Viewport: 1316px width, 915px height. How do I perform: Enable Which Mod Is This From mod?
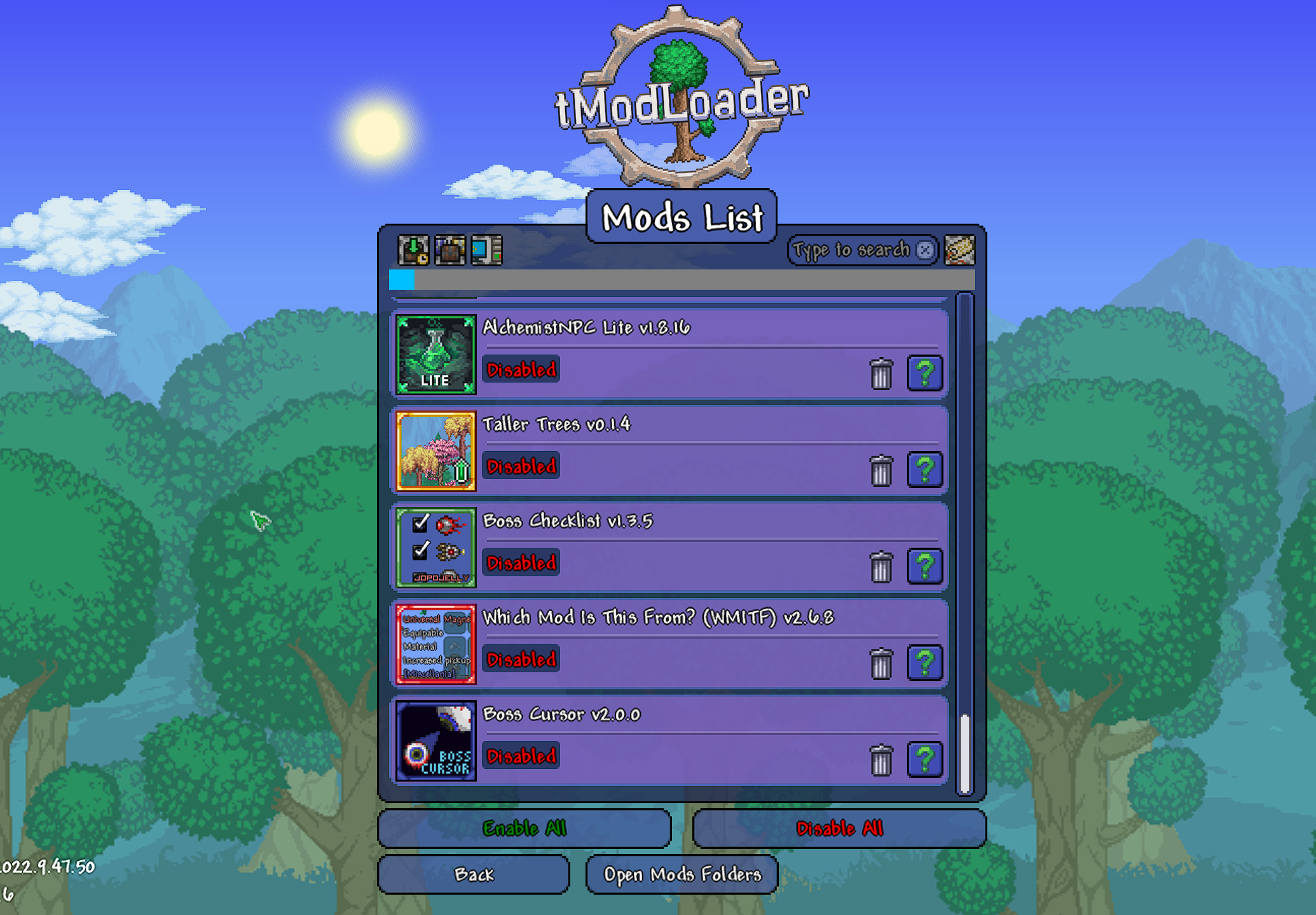click(521, 660)
